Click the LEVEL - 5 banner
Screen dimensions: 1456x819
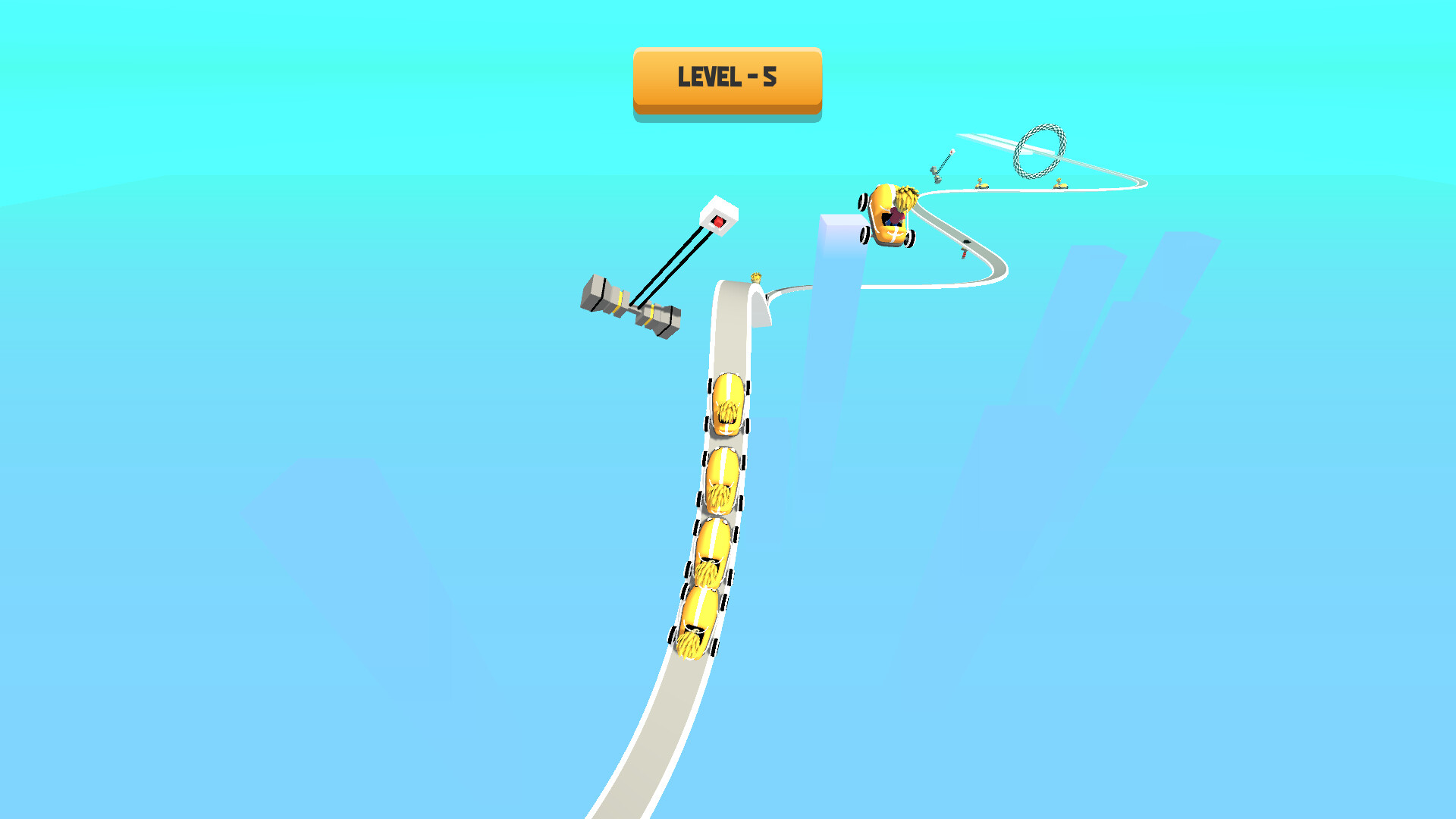click(726, 78)
